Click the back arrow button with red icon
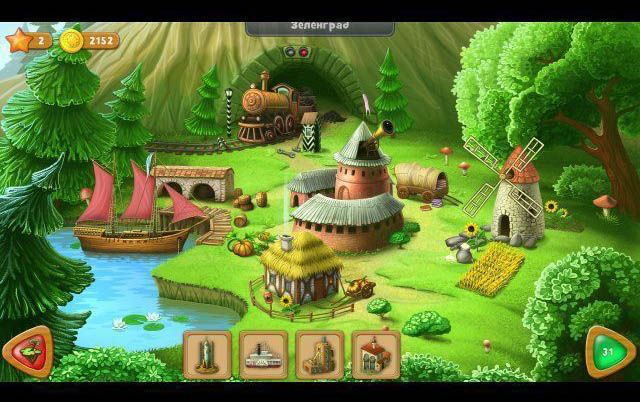Viewport: 640px width, 402px height. pos(27,352)
